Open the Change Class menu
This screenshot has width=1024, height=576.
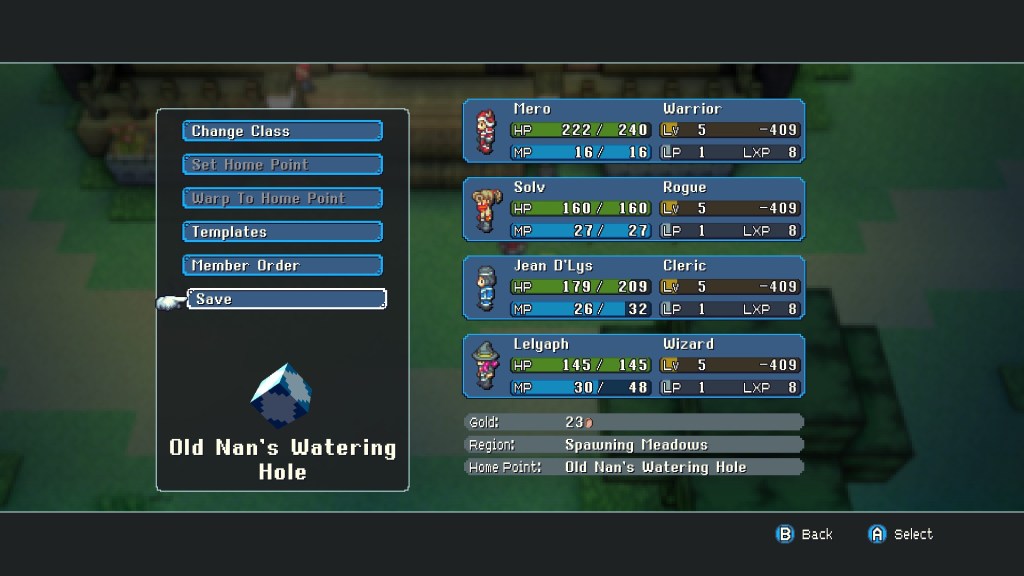tap(282, 131)
